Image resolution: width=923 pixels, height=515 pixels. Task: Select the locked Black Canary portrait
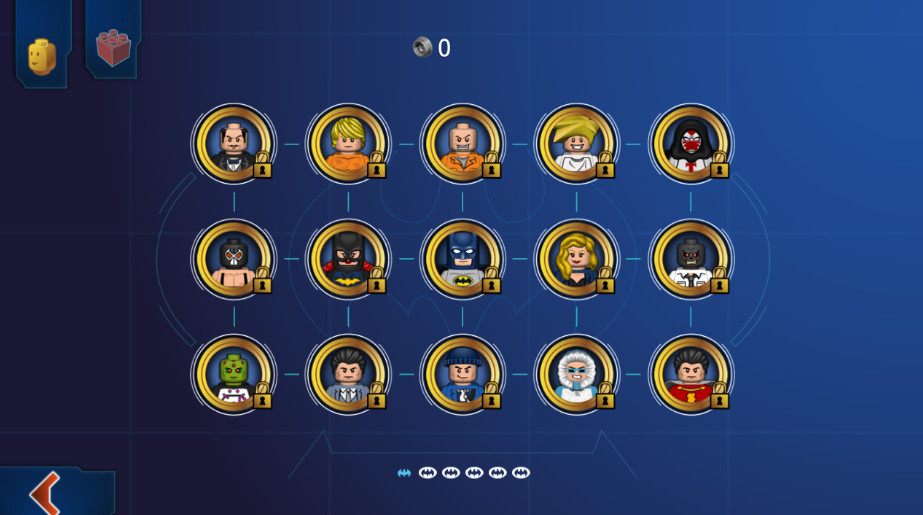[x=576, y=259]
